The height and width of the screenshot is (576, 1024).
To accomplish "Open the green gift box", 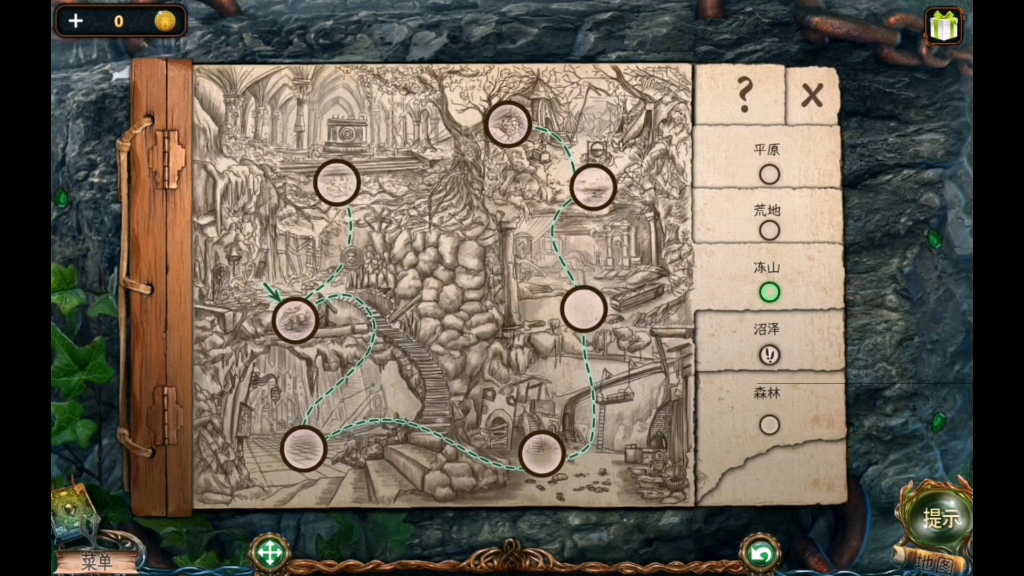I will [942, 26].
